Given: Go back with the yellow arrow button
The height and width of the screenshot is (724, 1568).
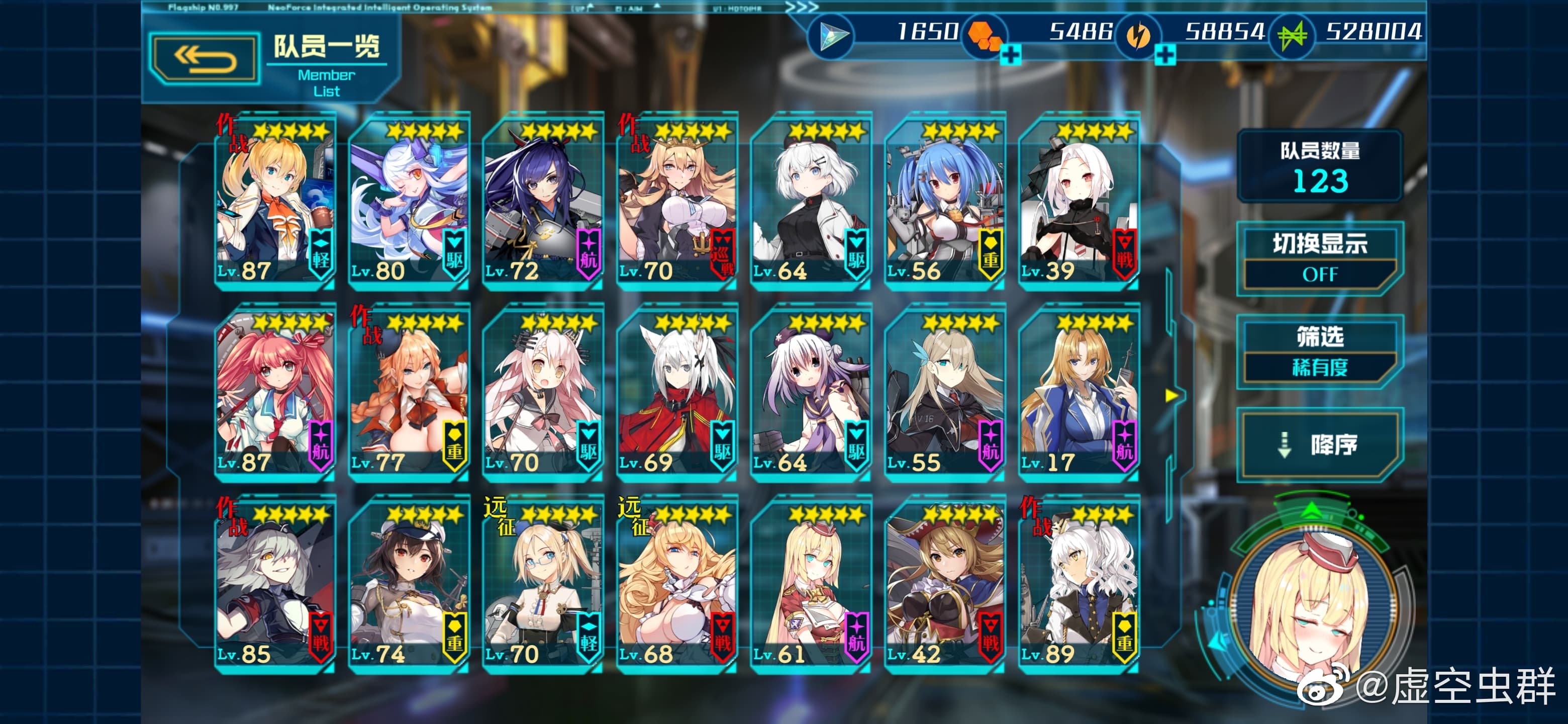Looking at the screenshot, I should 205,59.
